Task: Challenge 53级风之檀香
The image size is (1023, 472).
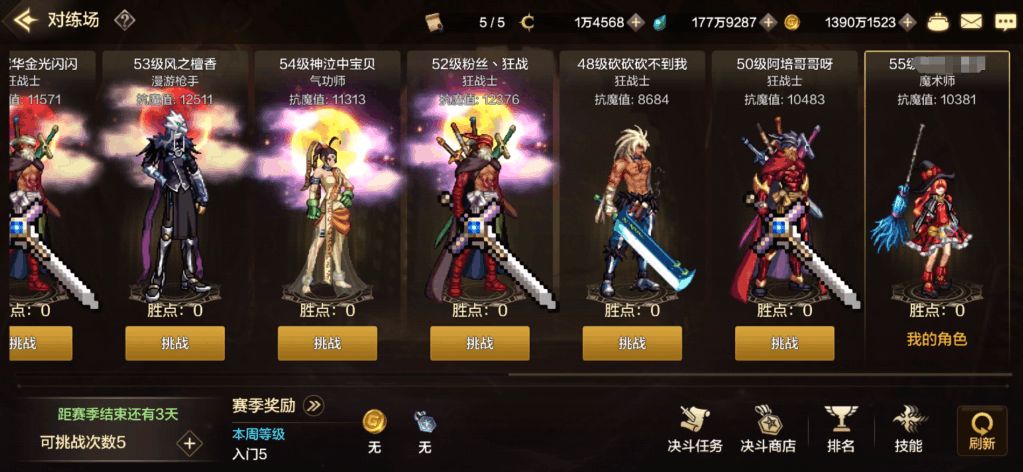Action: coord(174,343)
